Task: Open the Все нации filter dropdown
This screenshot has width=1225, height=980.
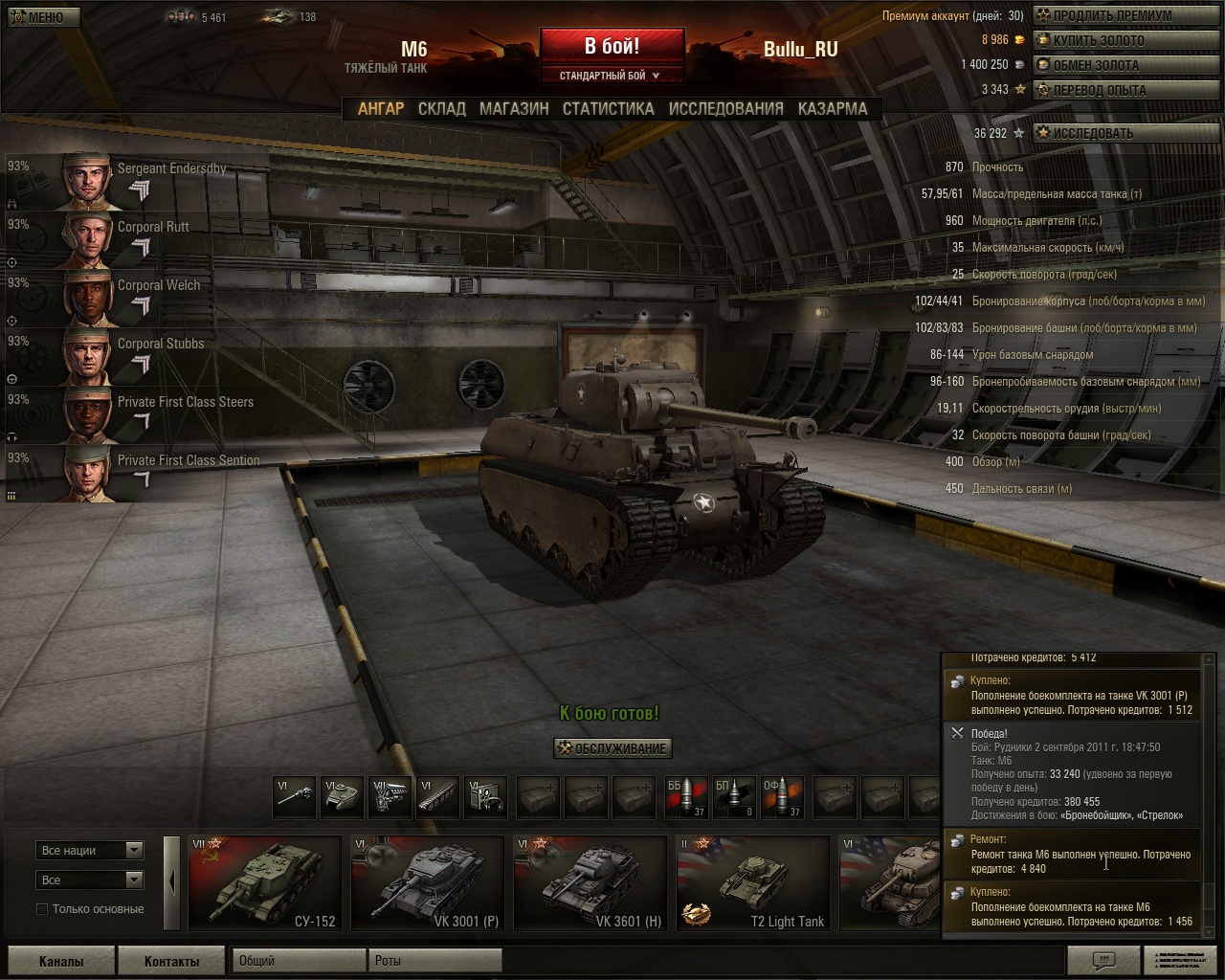Action: [90, 850]
